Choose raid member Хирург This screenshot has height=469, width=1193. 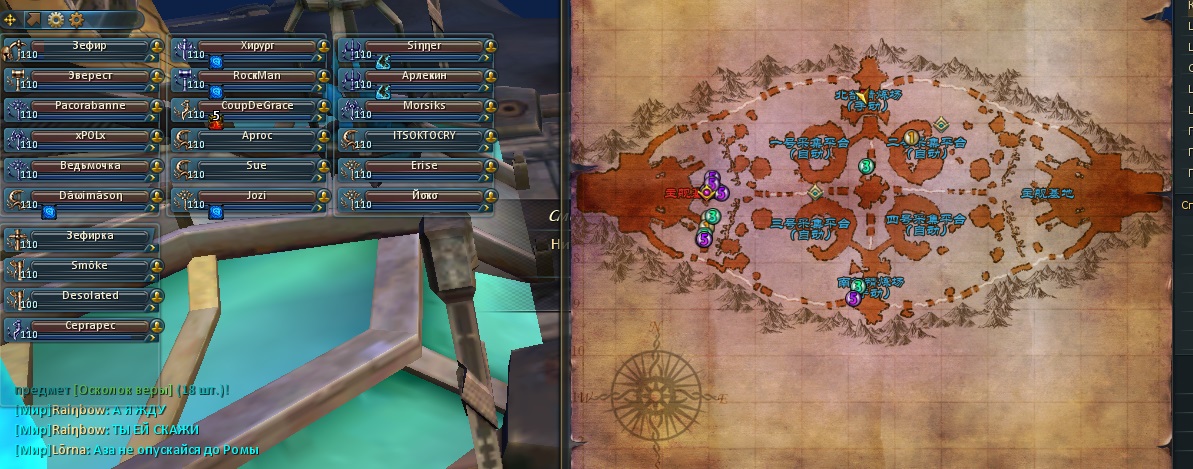250,47
